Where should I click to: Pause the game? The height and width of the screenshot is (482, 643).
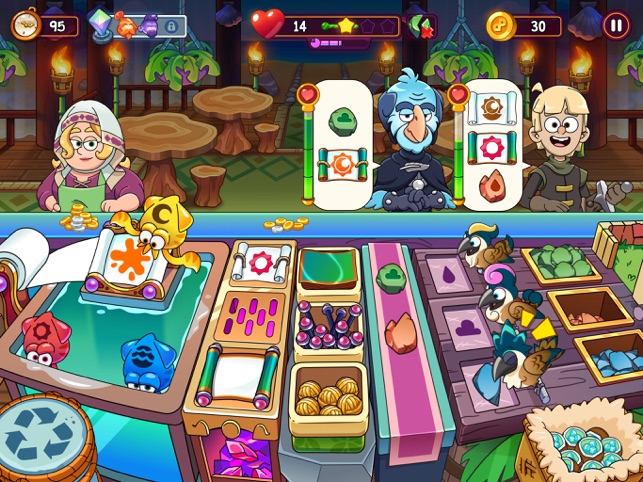pyautogui.click(x=616, y=25)
